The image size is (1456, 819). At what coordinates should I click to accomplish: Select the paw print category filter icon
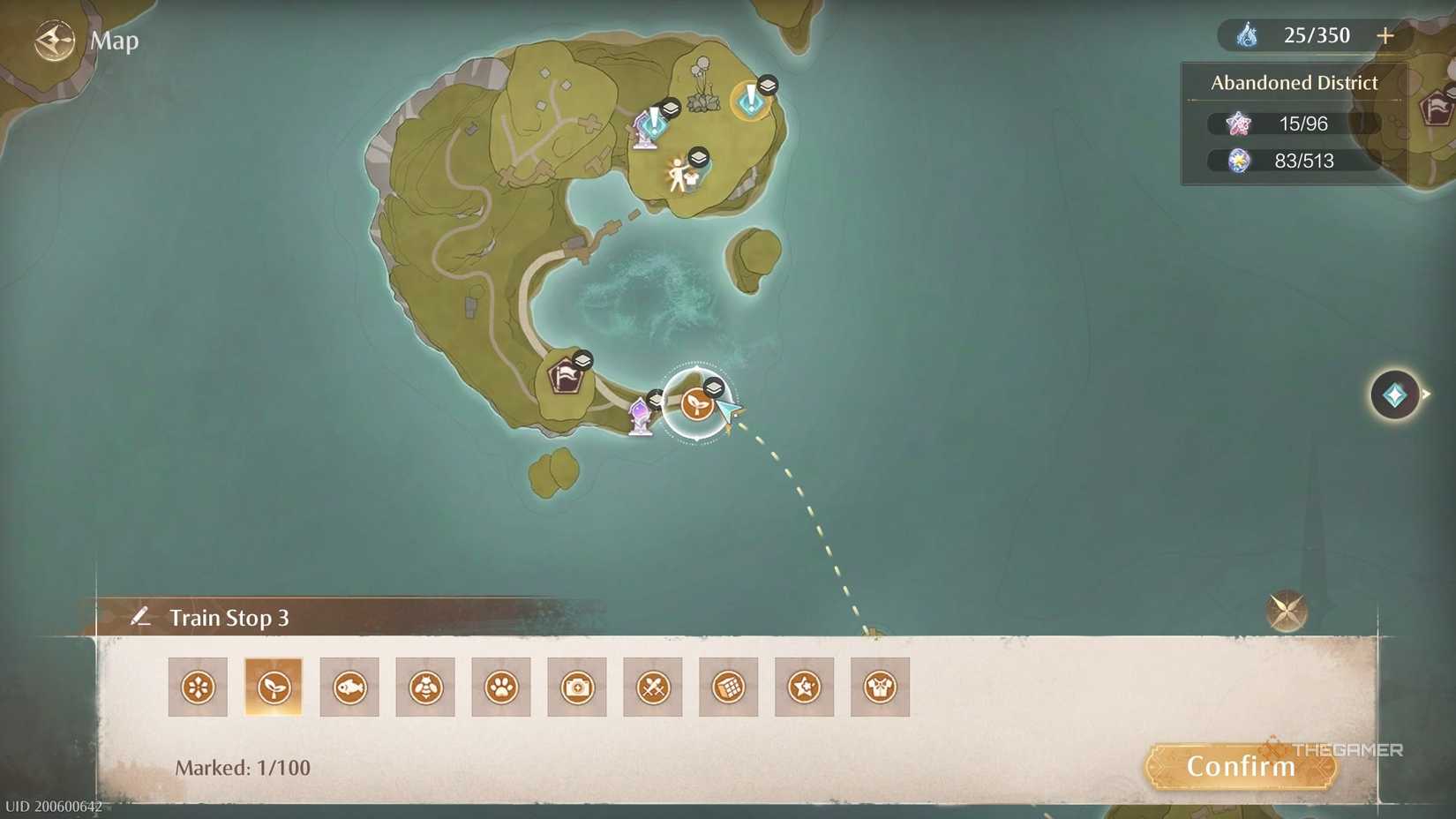[501, 687]
